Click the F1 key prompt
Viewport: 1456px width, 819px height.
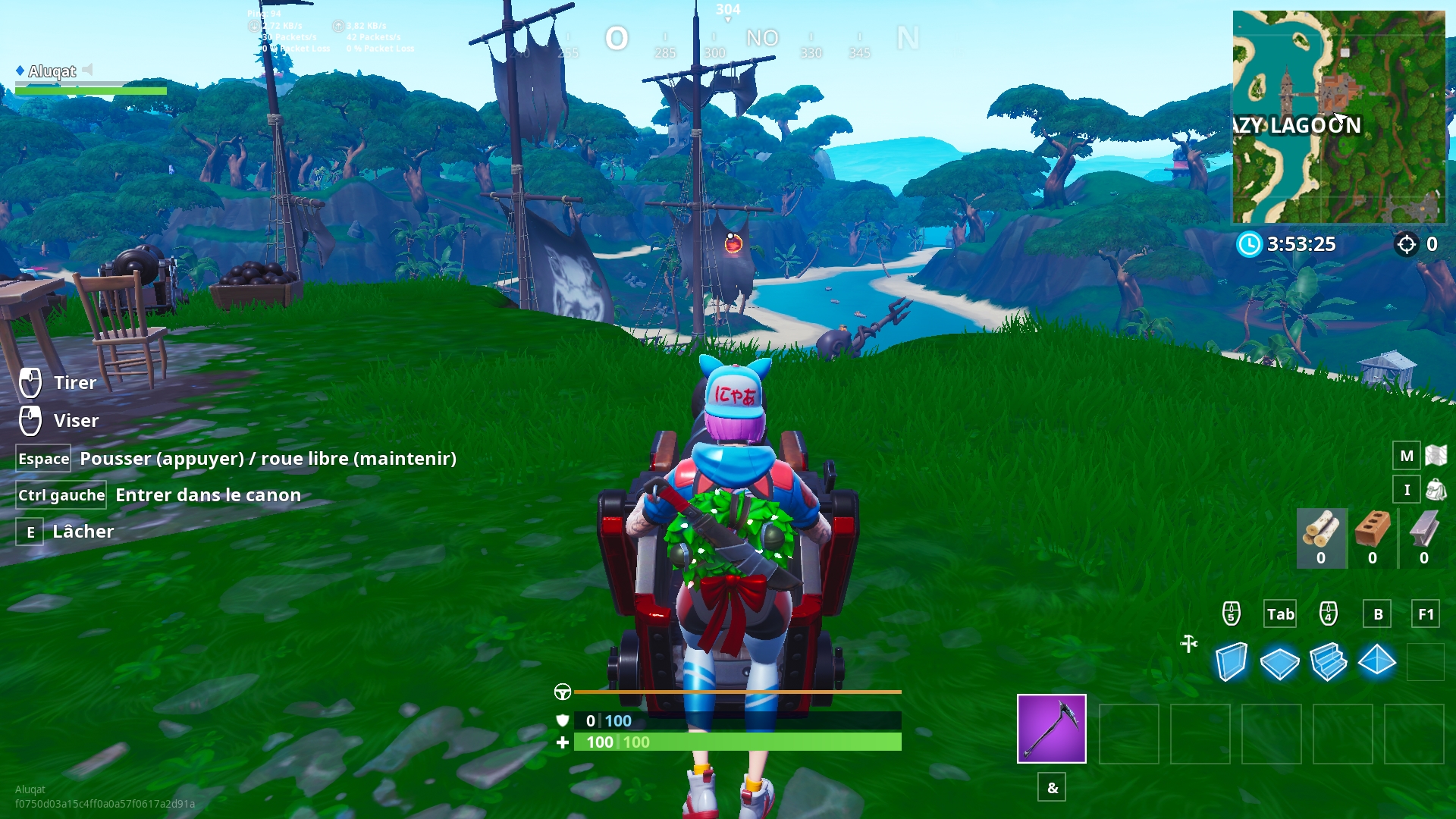pos(1426,614)
